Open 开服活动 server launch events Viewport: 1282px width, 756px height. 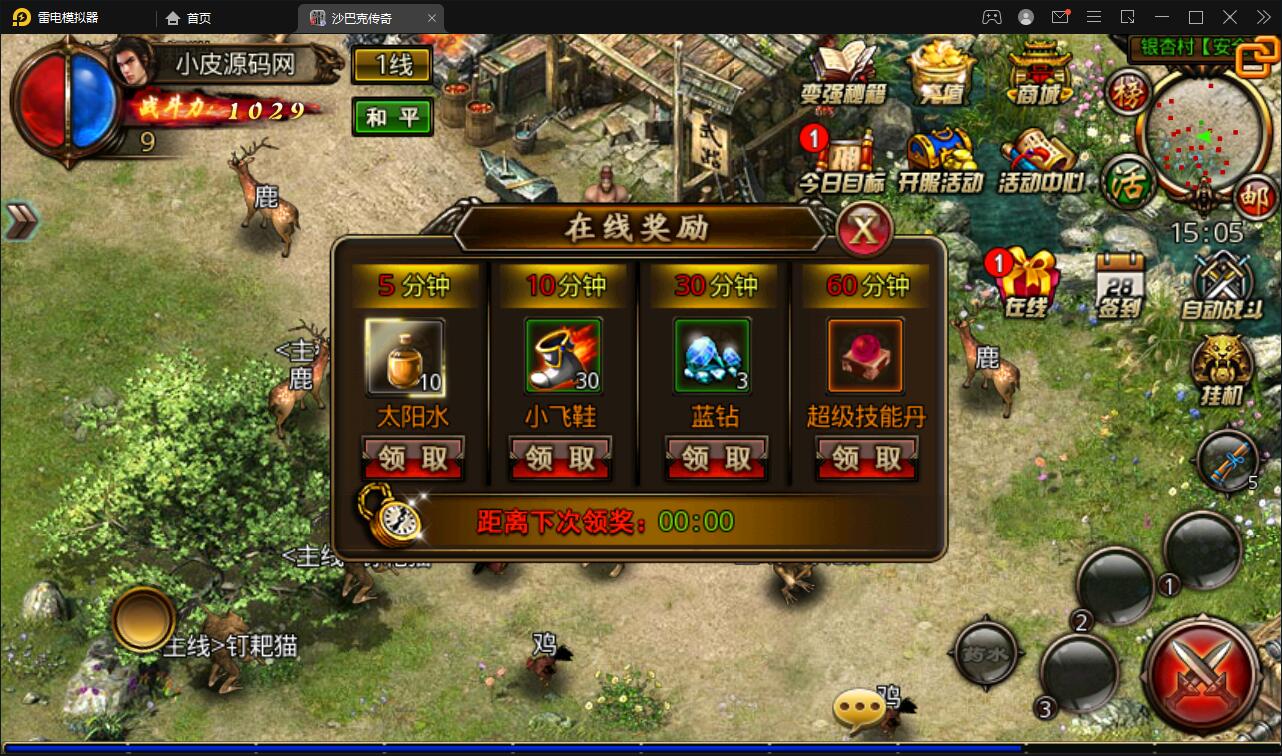point(940,160)
